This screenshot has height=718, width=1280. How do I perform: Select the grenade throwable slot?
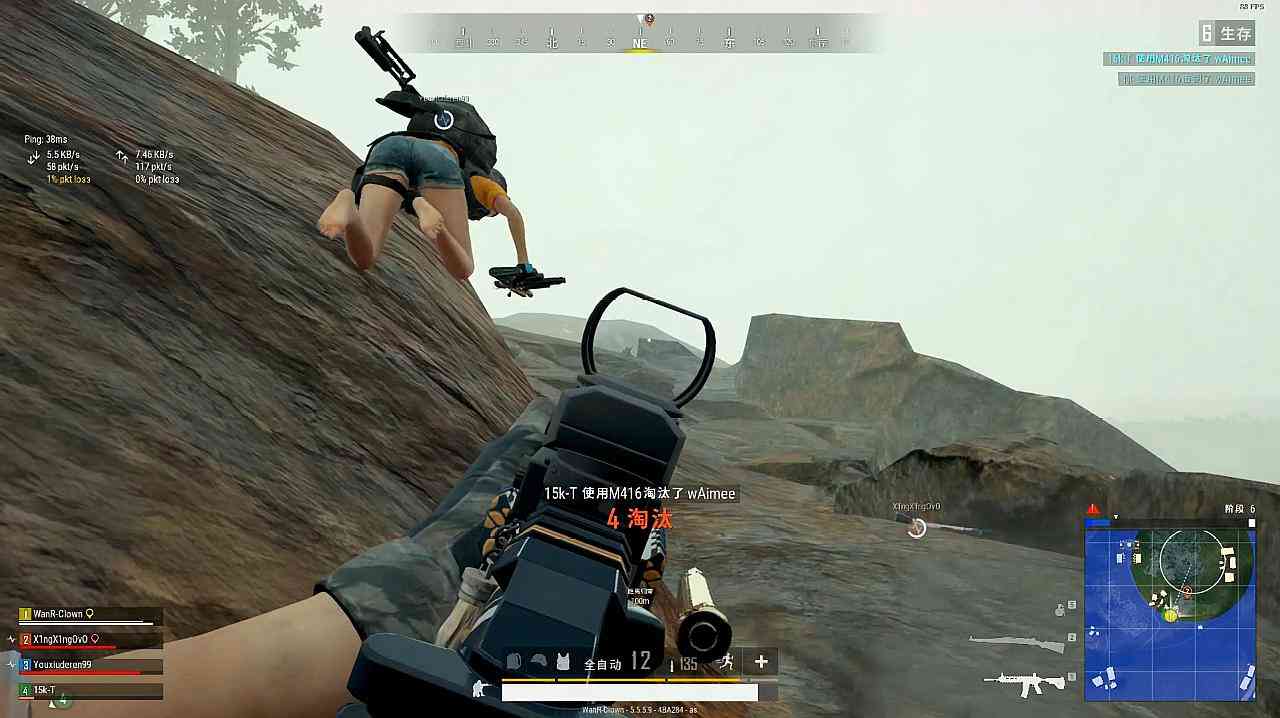point(1061,608)
